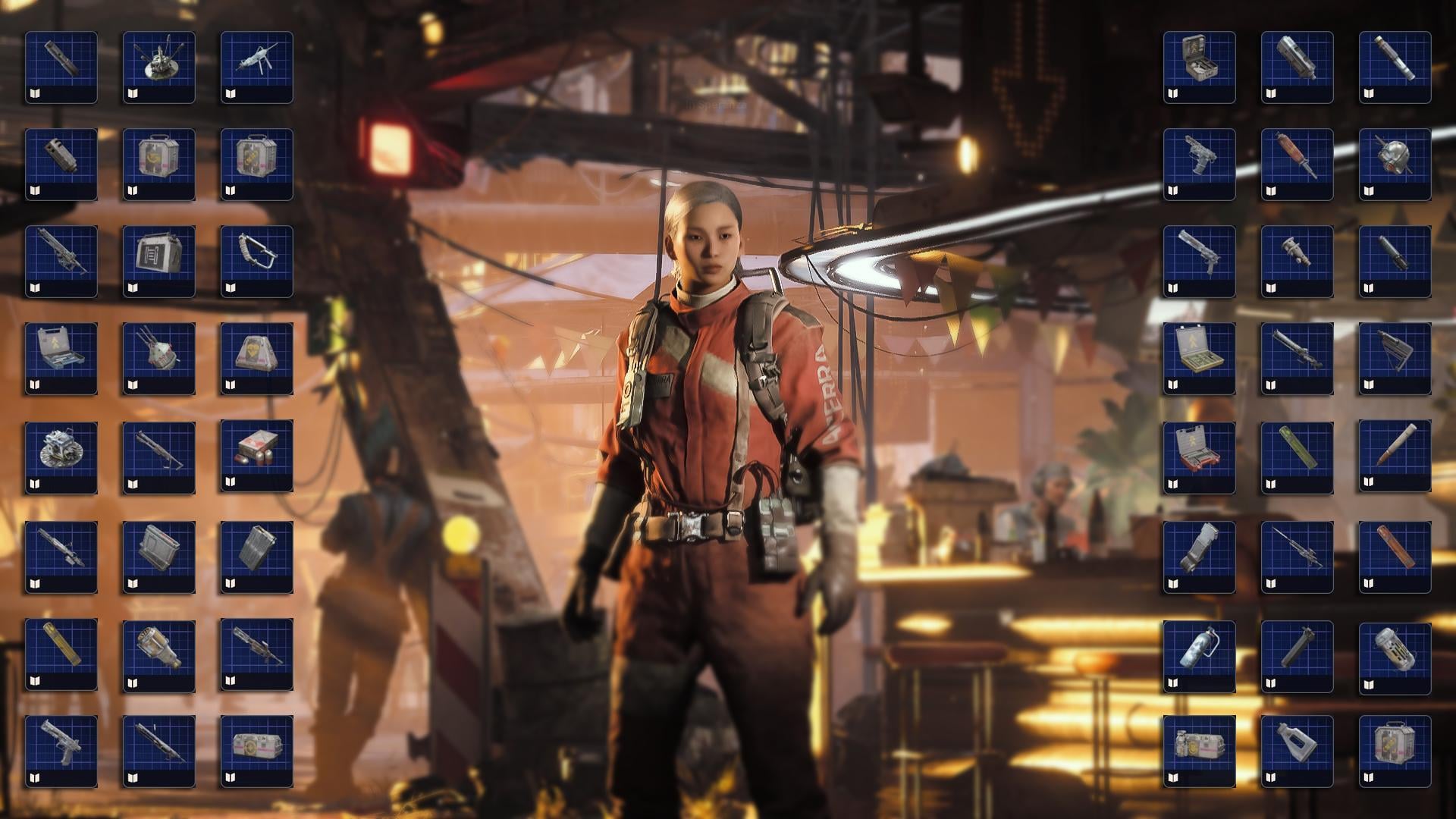The width and height of the screenshot is (1456, 819).
Task: Select the yellow heart pouch blueprint
Action: [x=256, y=358]
